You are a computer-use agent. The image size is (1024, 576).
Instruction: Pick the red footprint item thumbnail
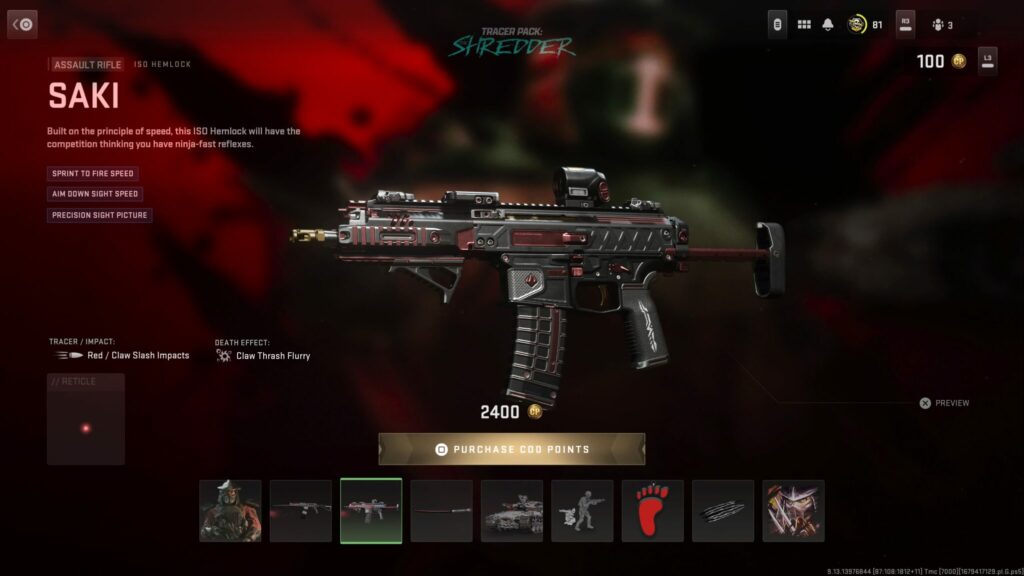click(653, 510)
